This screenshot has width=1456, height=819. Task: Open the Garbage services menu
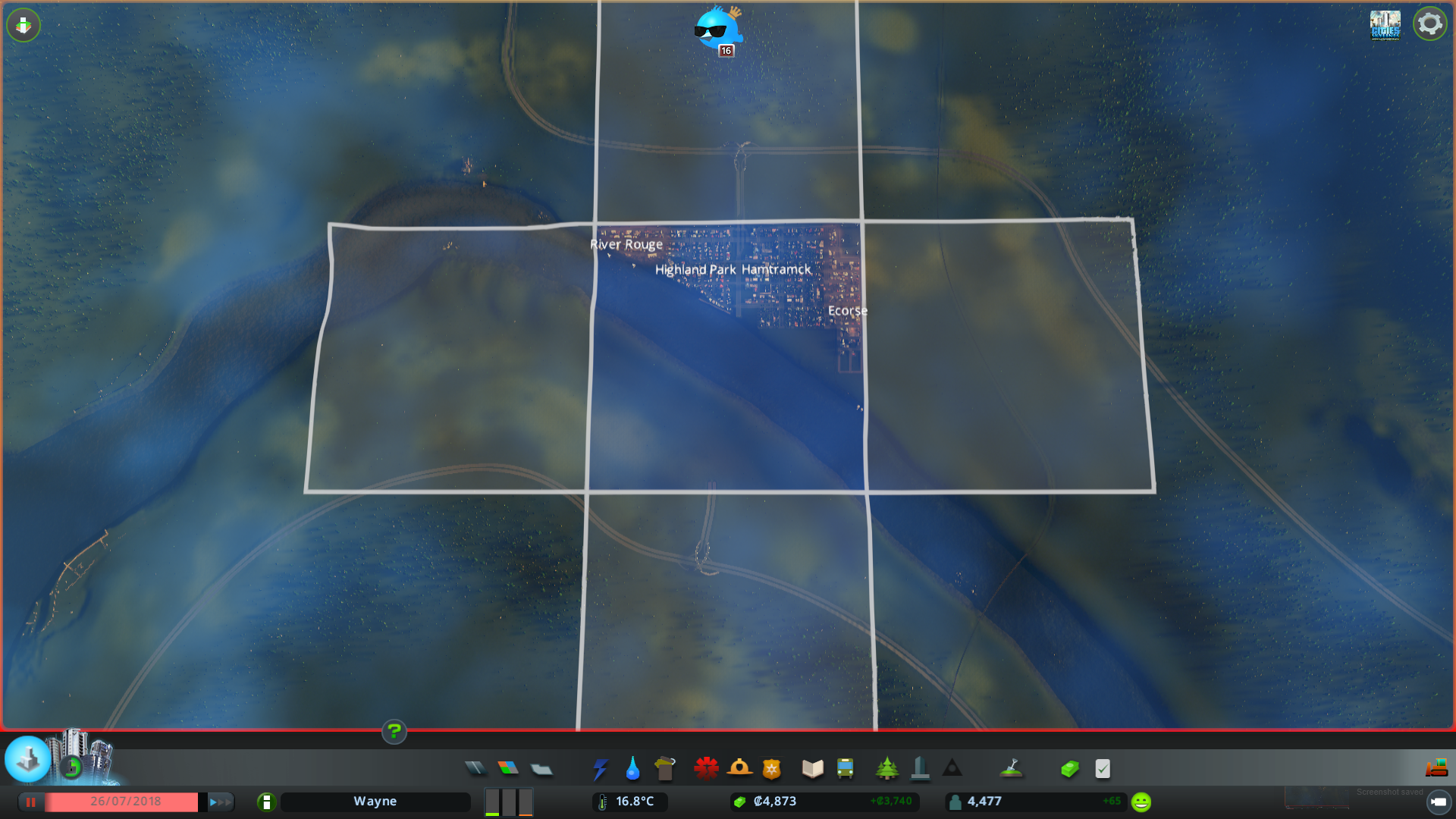pos(665,768)
